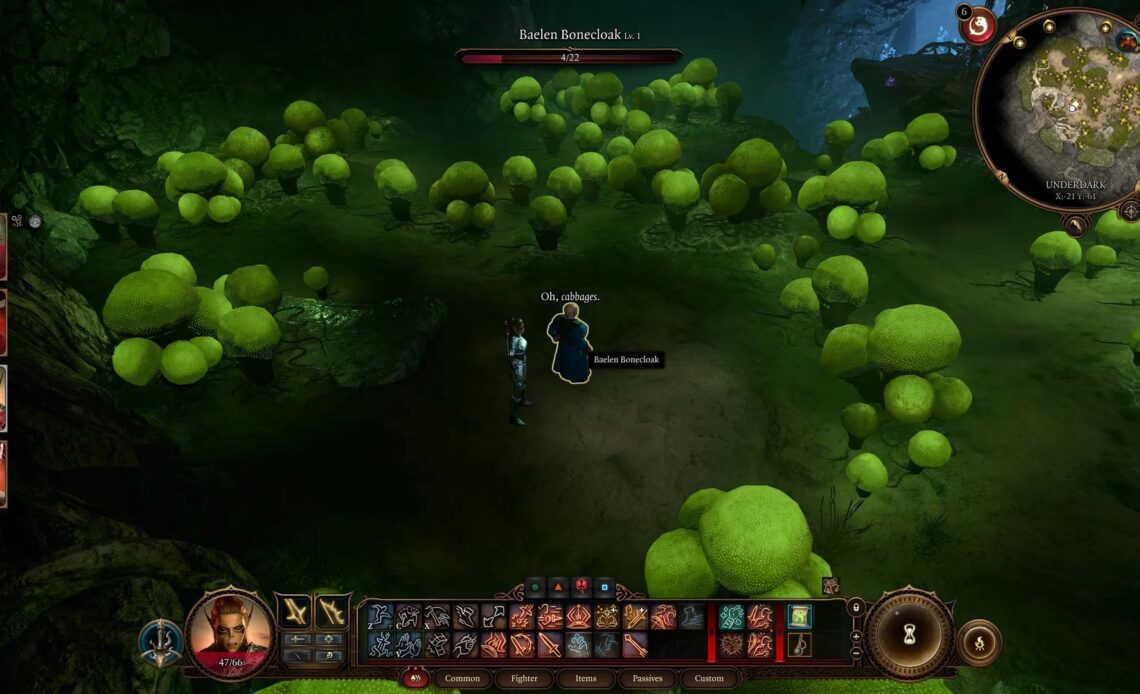Screen dimensions: 1140x694
Task: Click the sword-and-shield emblem left of the portrait
Action: tap(160, 642)
